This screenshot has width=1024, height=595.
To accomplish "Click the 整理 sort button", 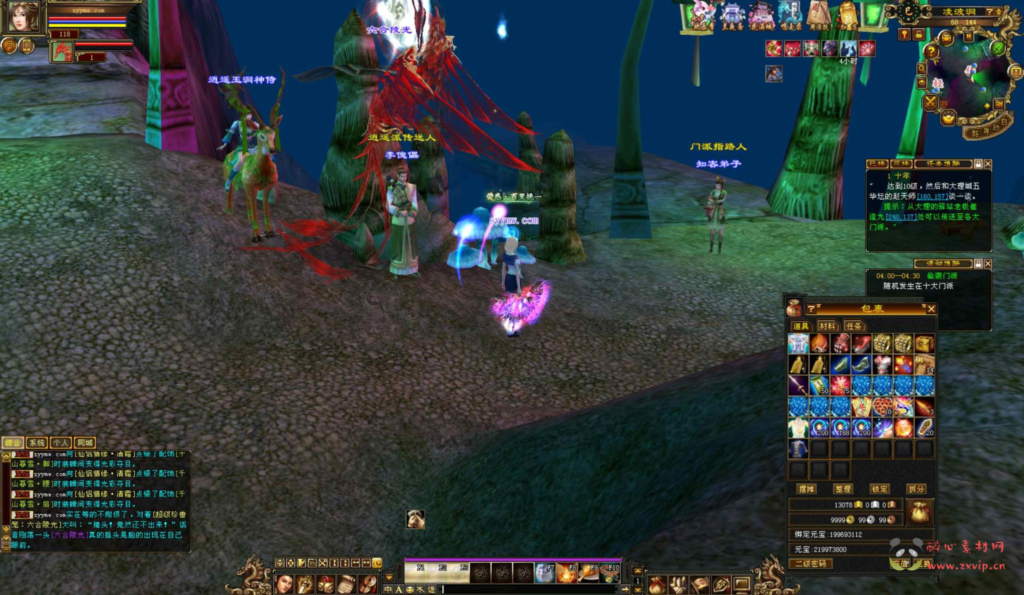I will [843, 489].
